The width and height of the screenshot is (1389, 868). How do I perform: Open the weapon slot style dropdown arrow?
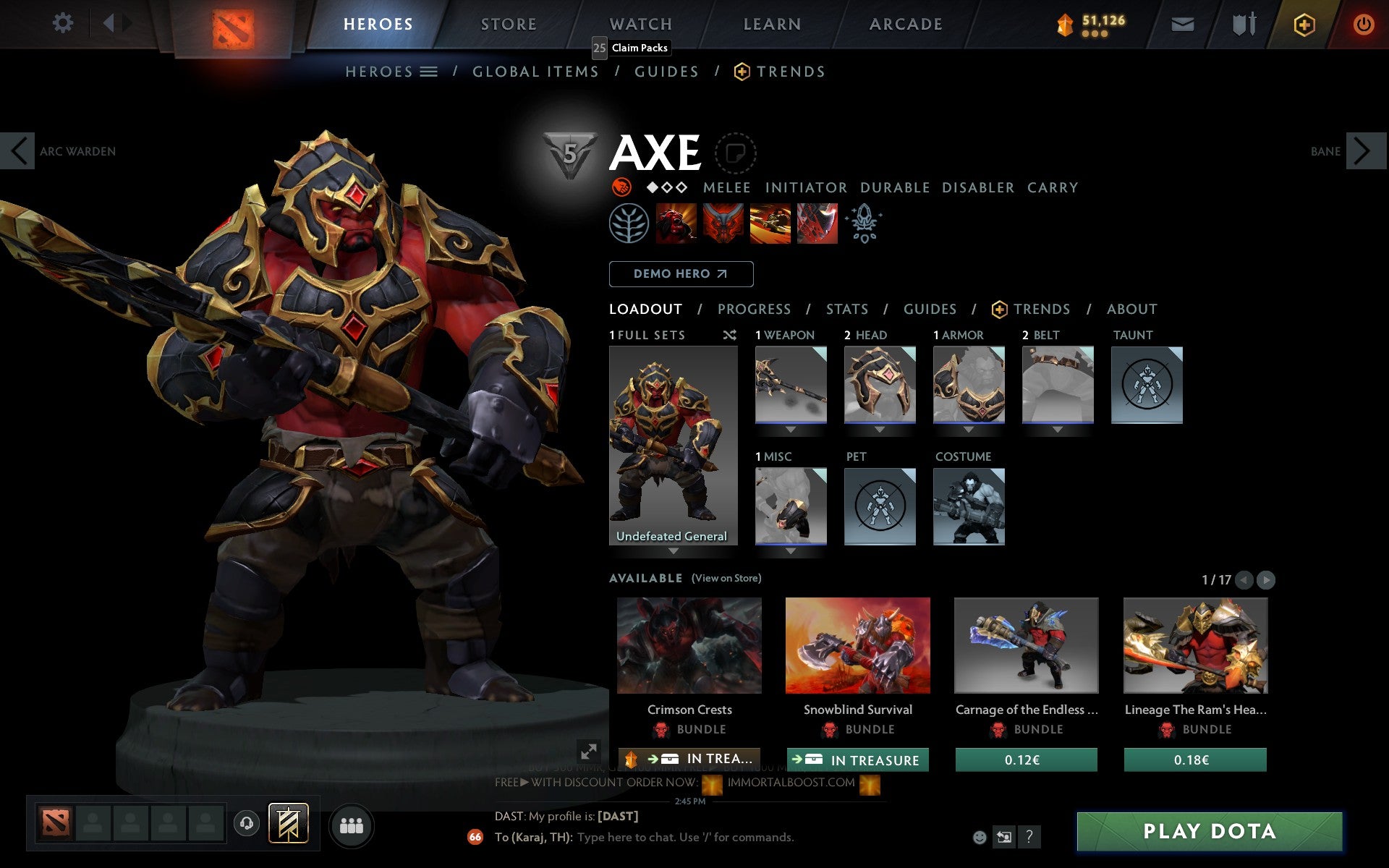pos(790,428)
